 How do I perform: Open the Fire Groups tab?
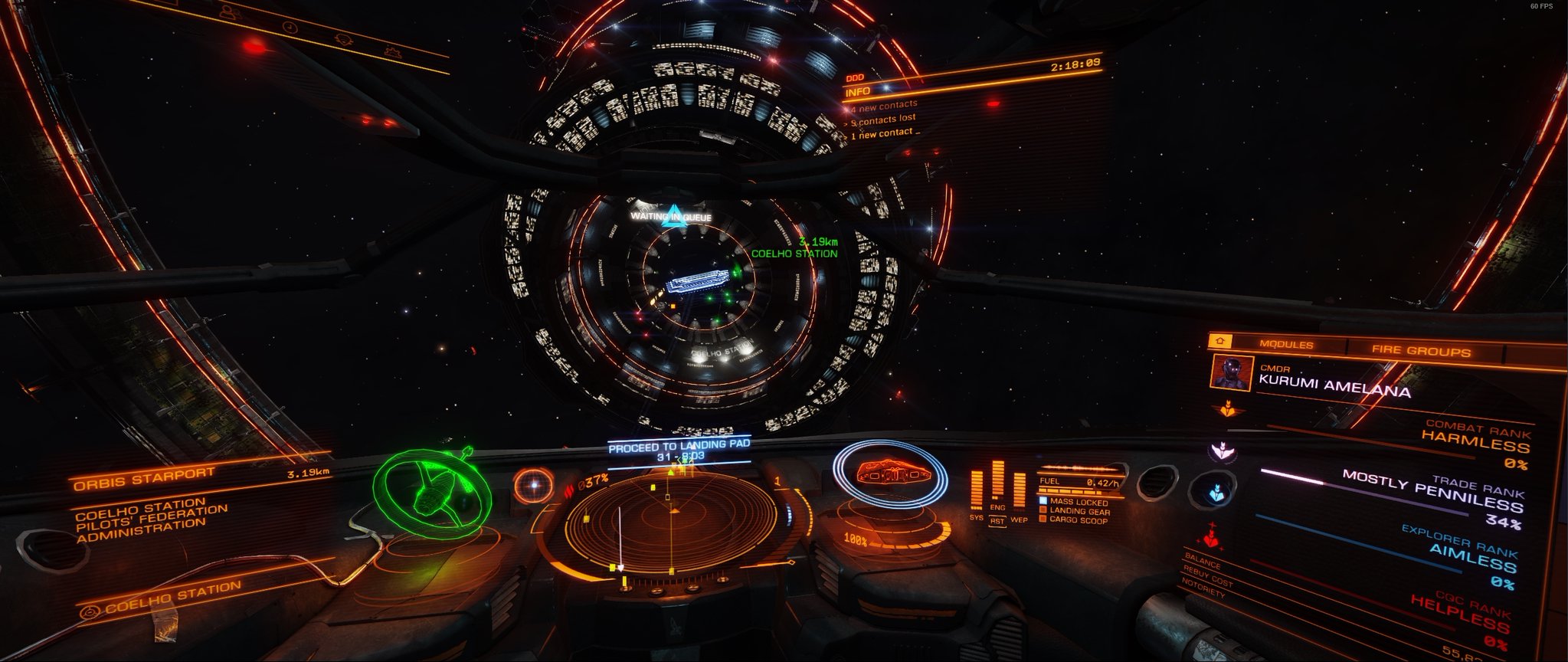(1421, 352)
